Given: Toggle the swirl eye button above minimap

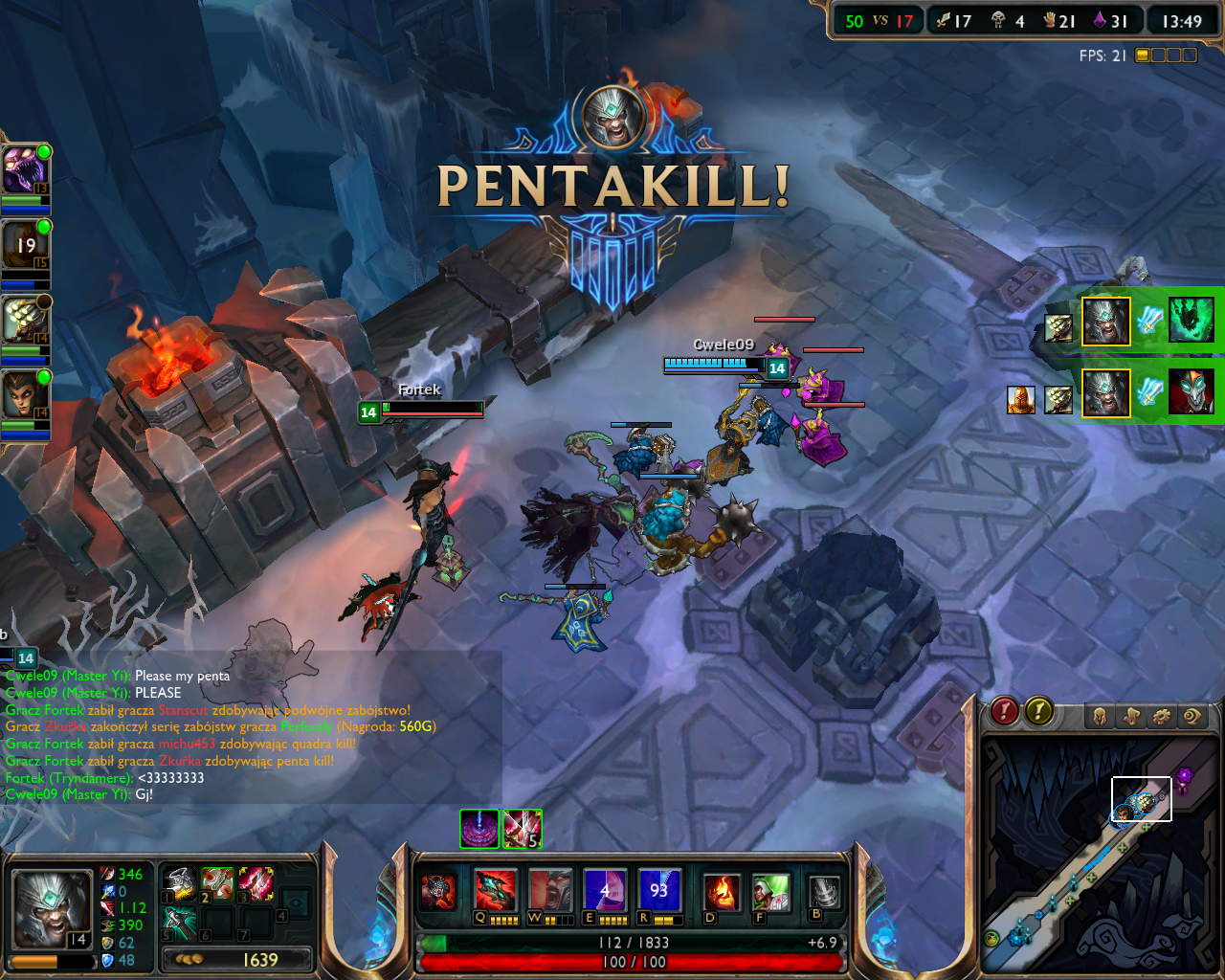Looking at the screenshot, I should pos(1192,716).
